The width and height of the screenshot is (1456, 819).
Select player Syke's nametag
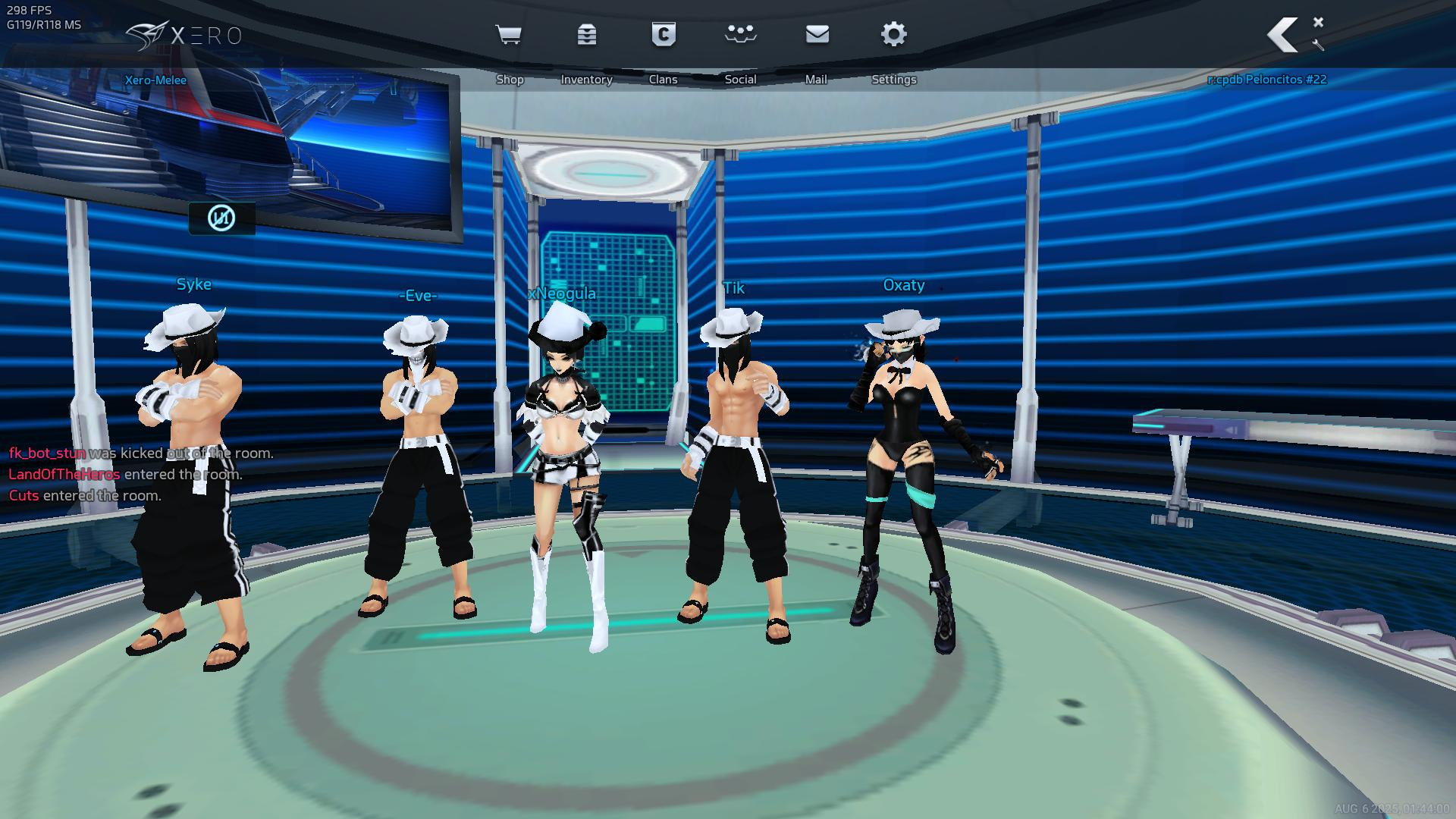pyautogui.click(x=194, y=284)
